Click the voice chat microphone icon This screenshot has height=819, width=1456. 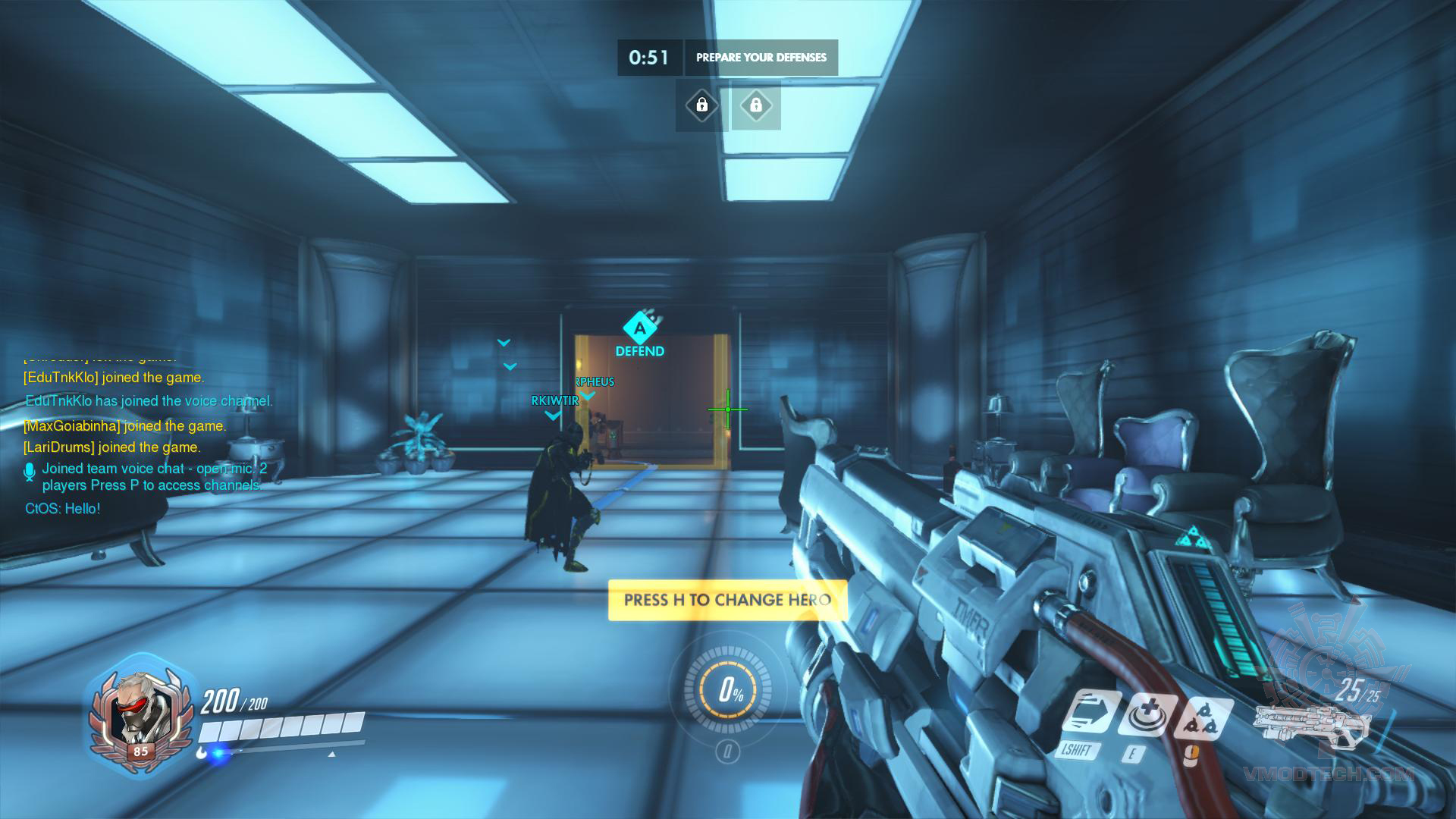29,470
